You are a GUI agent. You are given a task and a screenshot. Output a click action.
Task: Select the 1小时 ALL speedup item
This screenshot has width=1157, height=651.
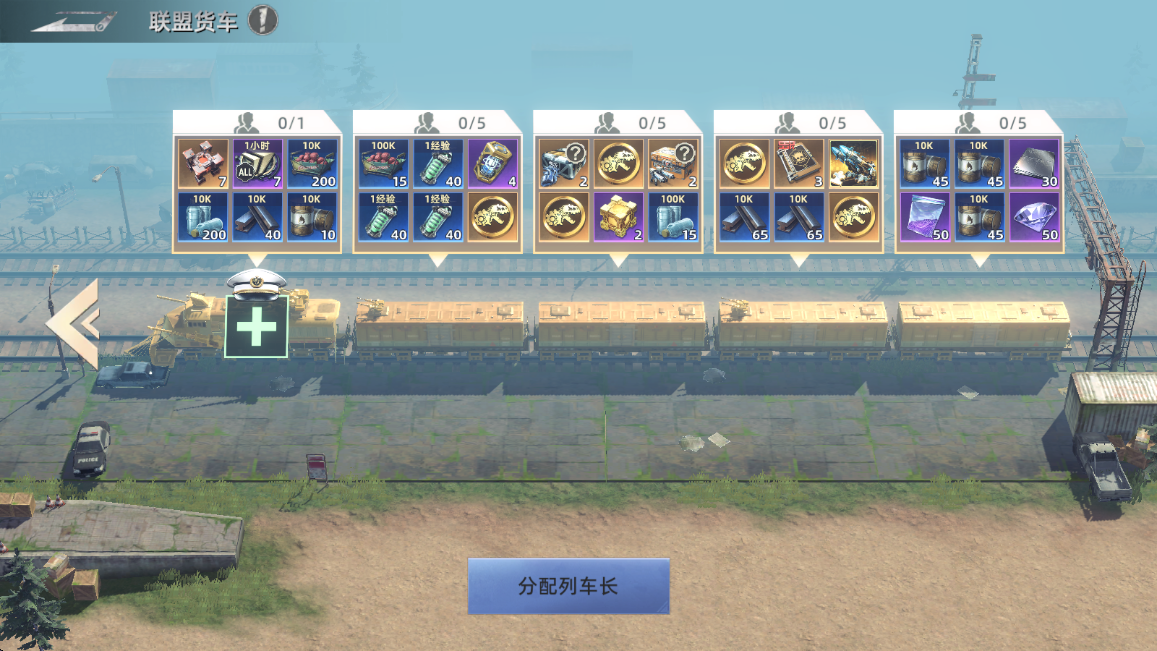click(x=258, y=164)
